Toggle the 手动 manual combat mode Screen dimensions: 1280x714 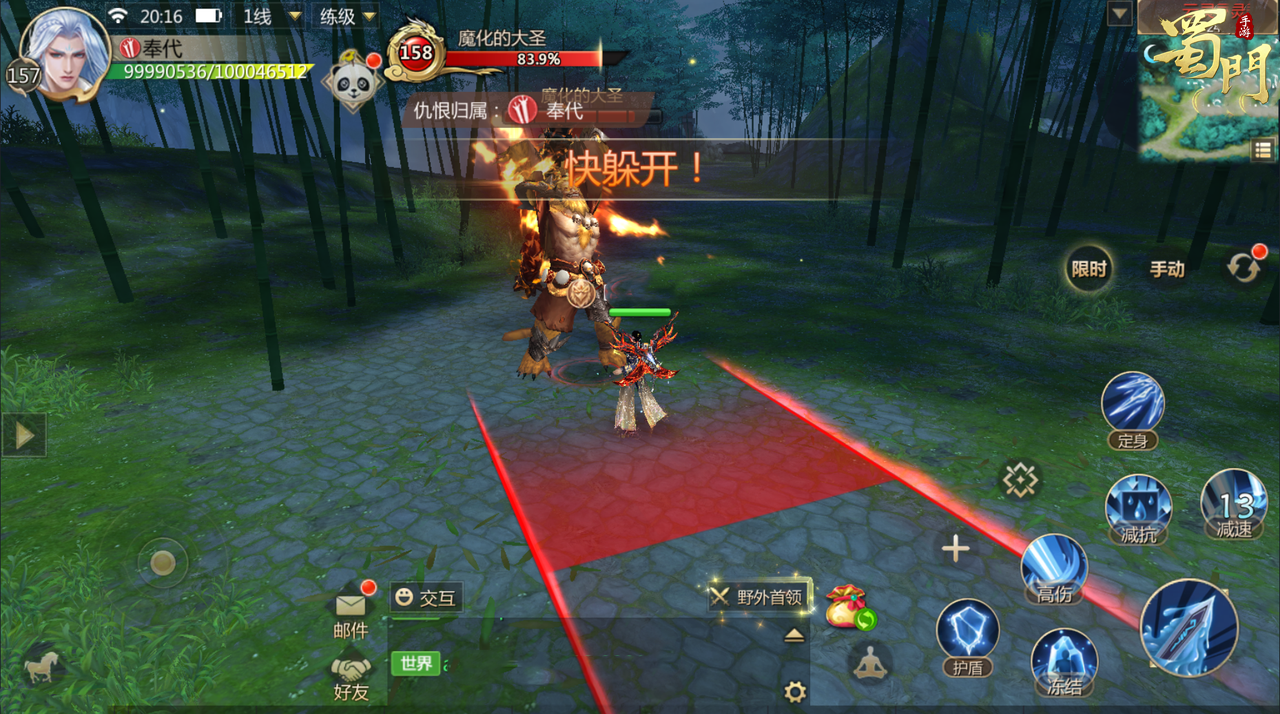tap(1167, 269)
